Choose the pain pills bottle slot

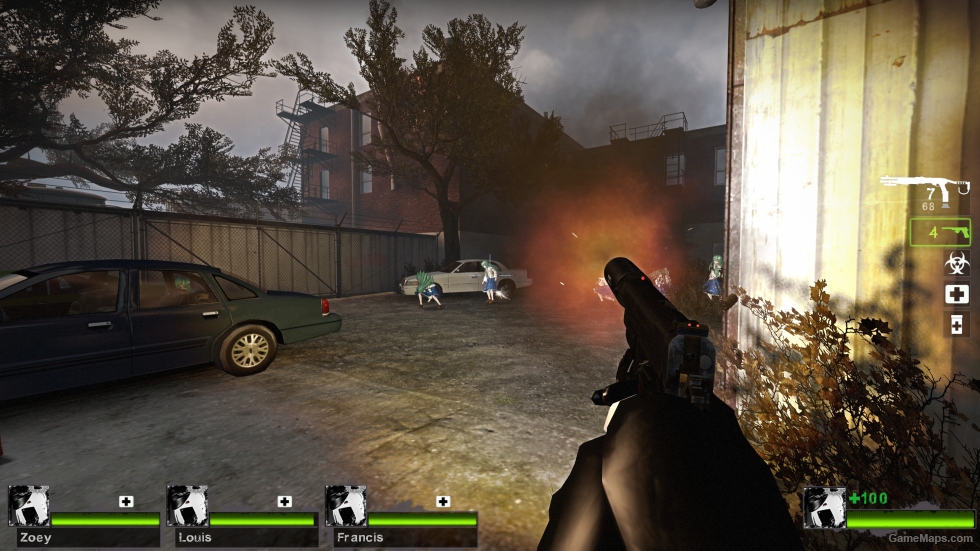tap(956, 324)
